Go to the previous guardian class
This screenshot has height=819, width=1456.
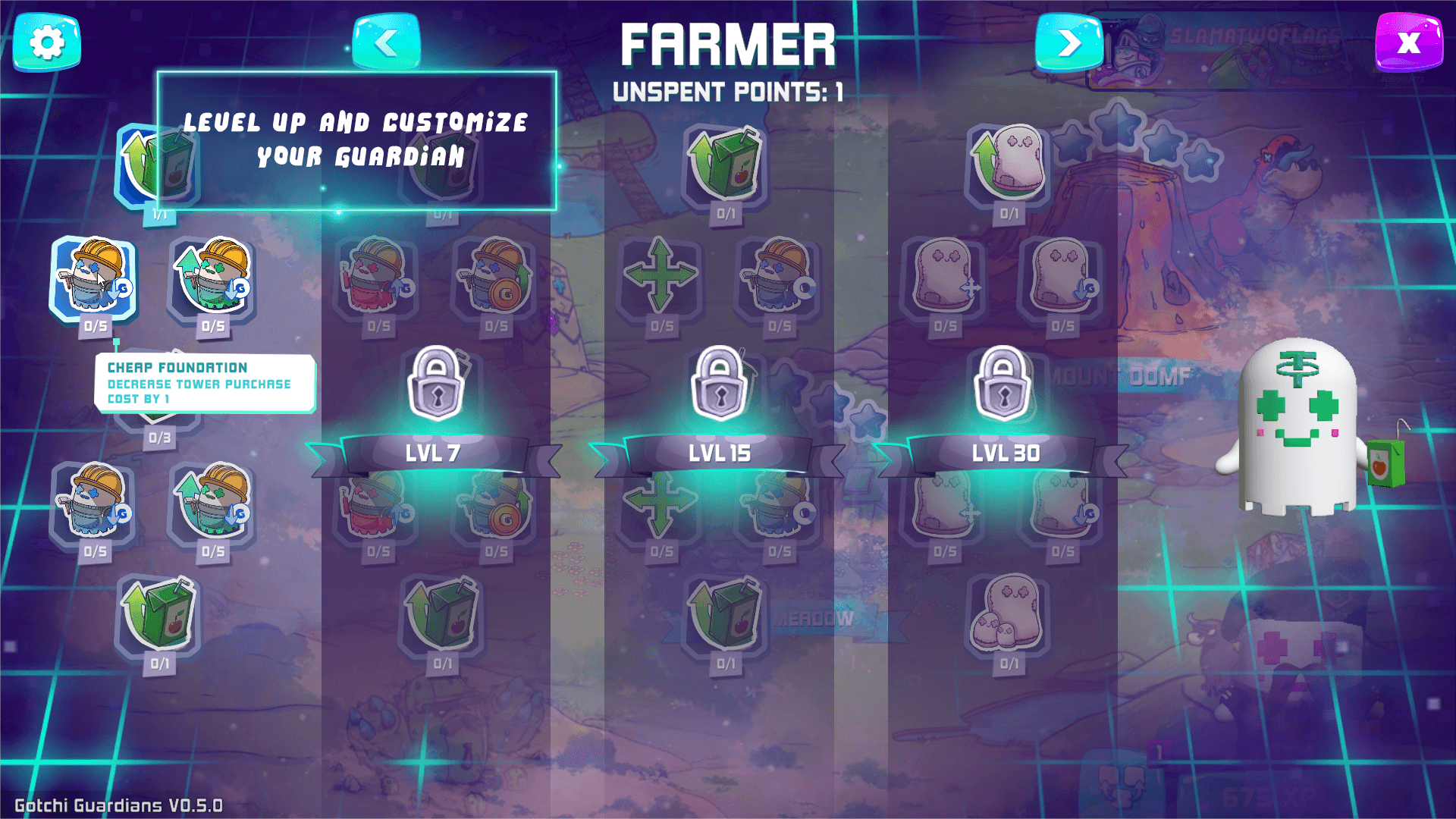(386, 42)
